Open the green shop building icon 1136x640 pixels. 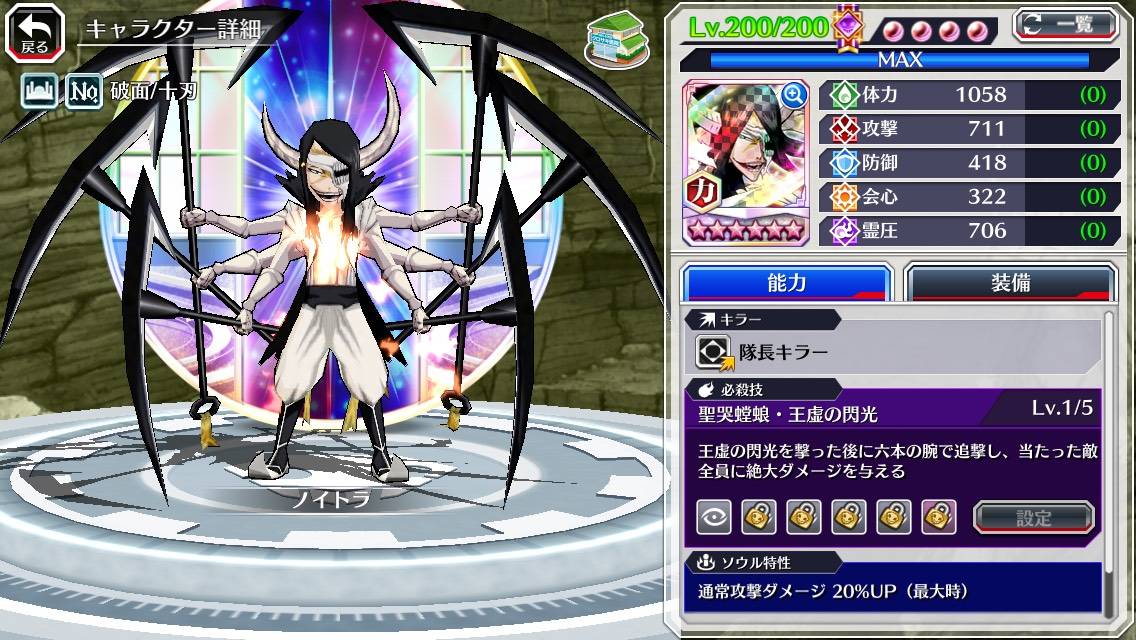coord(615,35)
